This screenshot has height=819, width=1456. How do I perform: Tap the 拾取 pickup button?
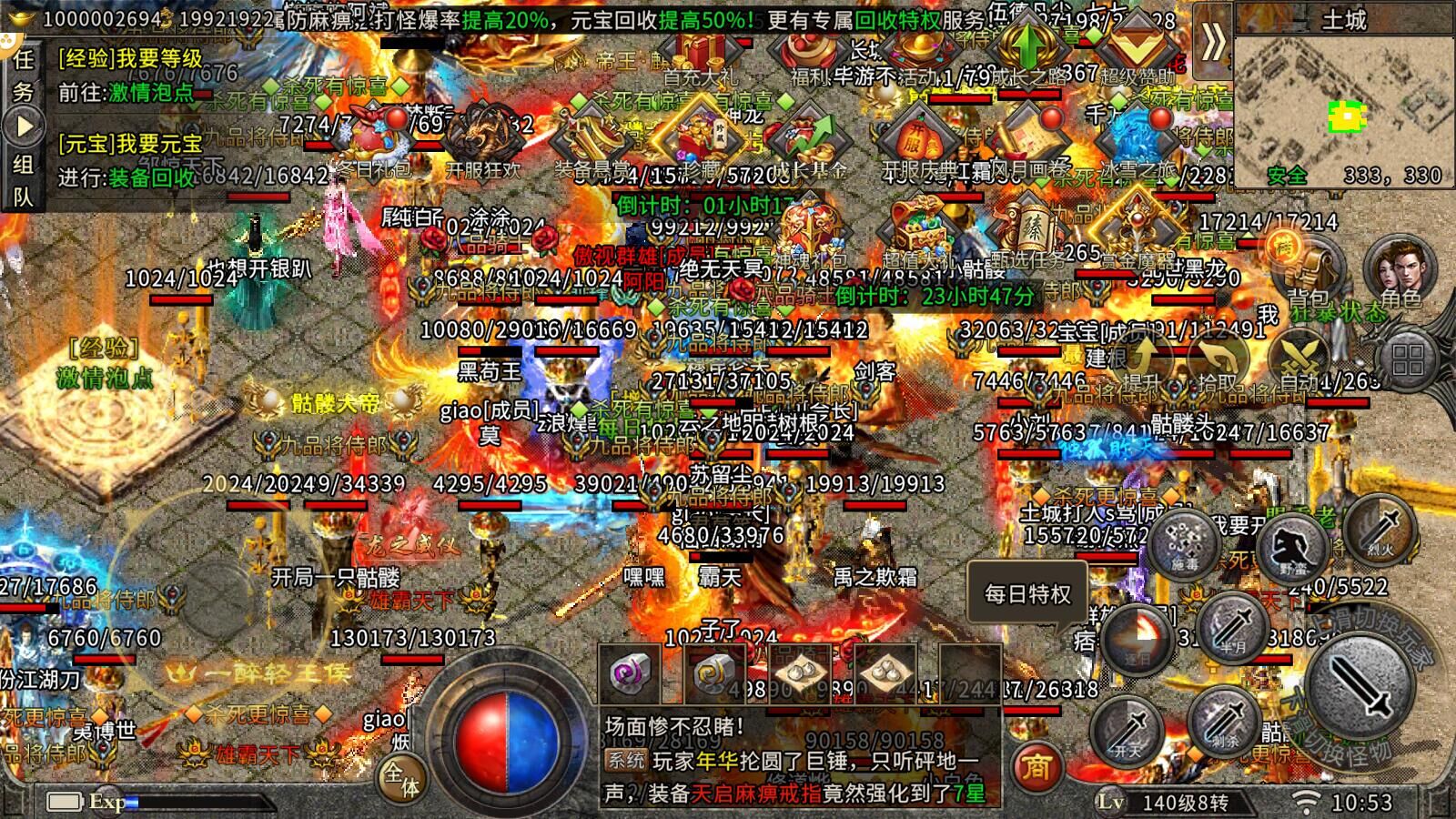point(1219,364)
